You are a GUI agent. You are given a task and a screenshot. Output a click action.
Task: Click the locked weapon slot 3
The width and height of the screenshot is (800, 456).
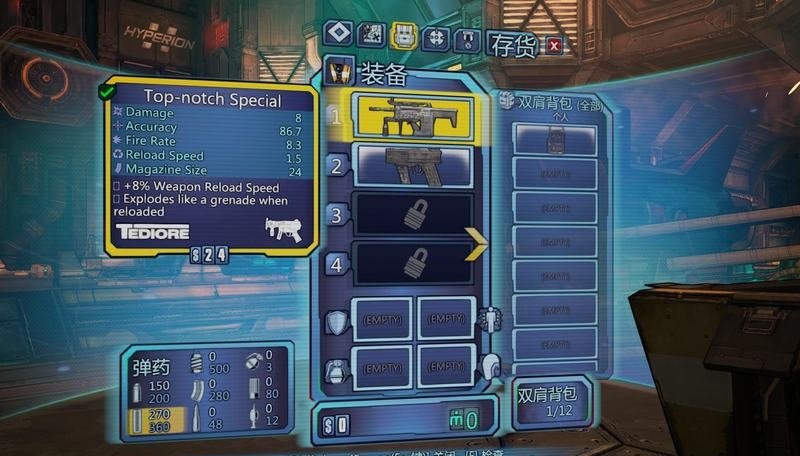tap(415, 215)
